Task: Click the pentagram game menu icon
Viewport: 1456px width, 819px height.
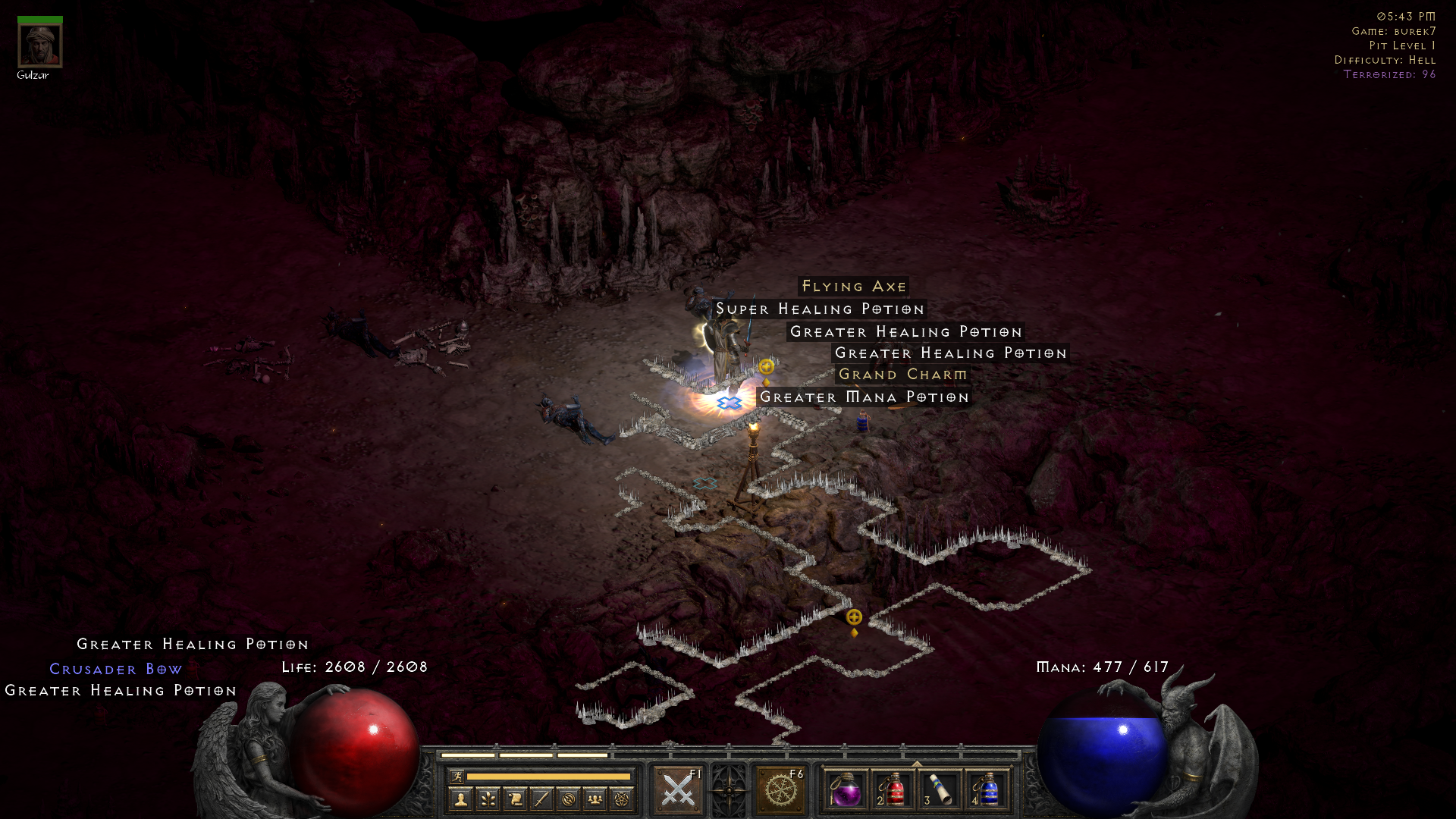Action: (x=620, y=798)
